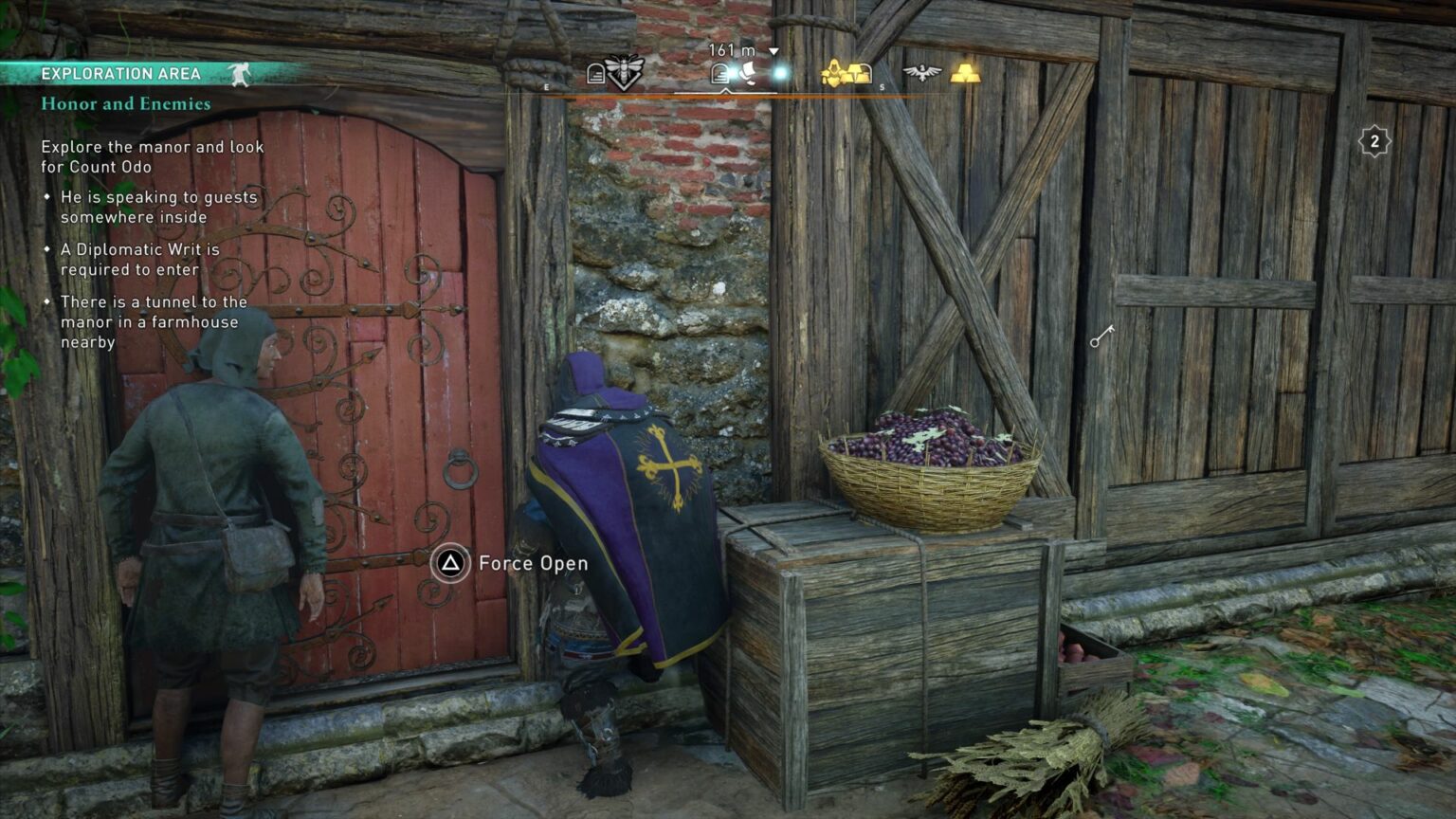Viewport: 1456px width, 819px height.
Task: Select the lone gold ingots wealth marker
Action: point(965,73)
